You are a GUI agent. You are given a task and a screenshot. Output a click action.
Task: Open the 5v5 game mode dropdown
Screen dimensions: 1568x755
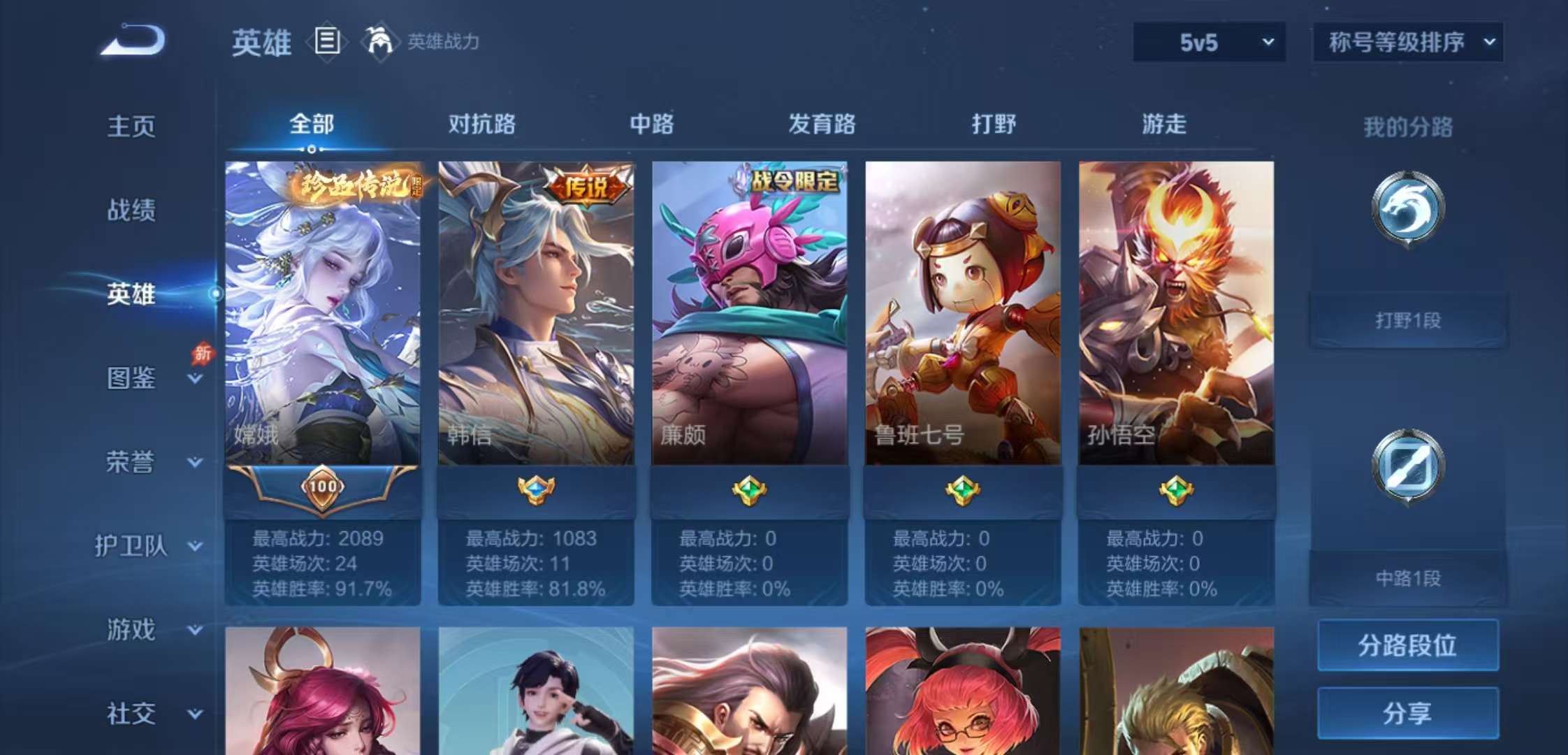coord(1208,42)
